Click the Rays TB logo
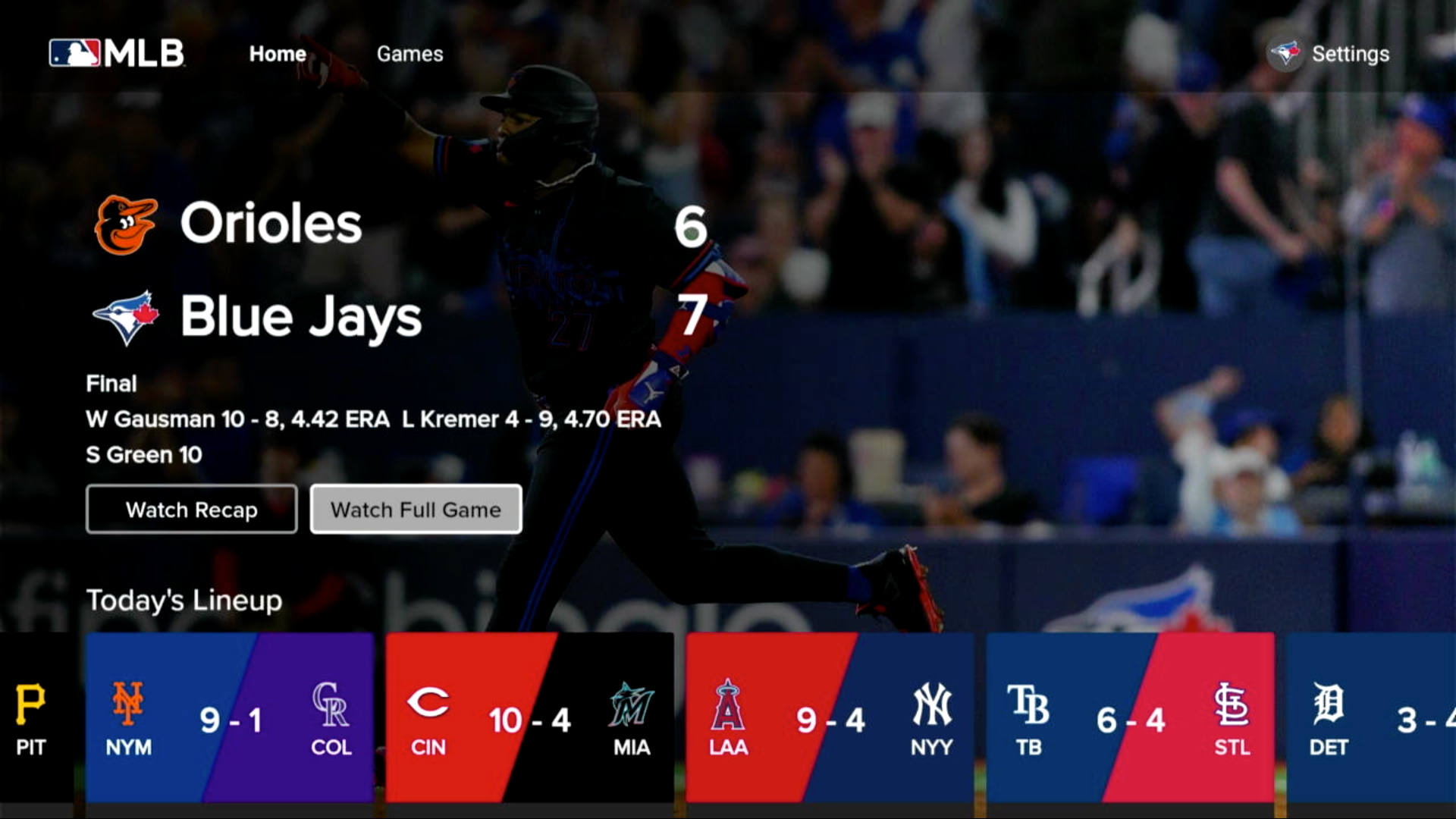1456x819 pixels. click(x=1030, y=707)
